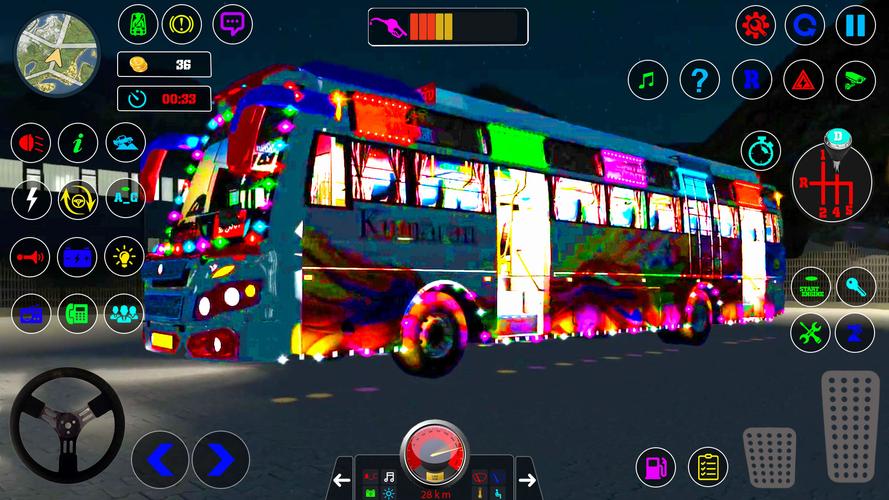
Task: Turn on the red hazard triangle lights
Action: point(803,79)
